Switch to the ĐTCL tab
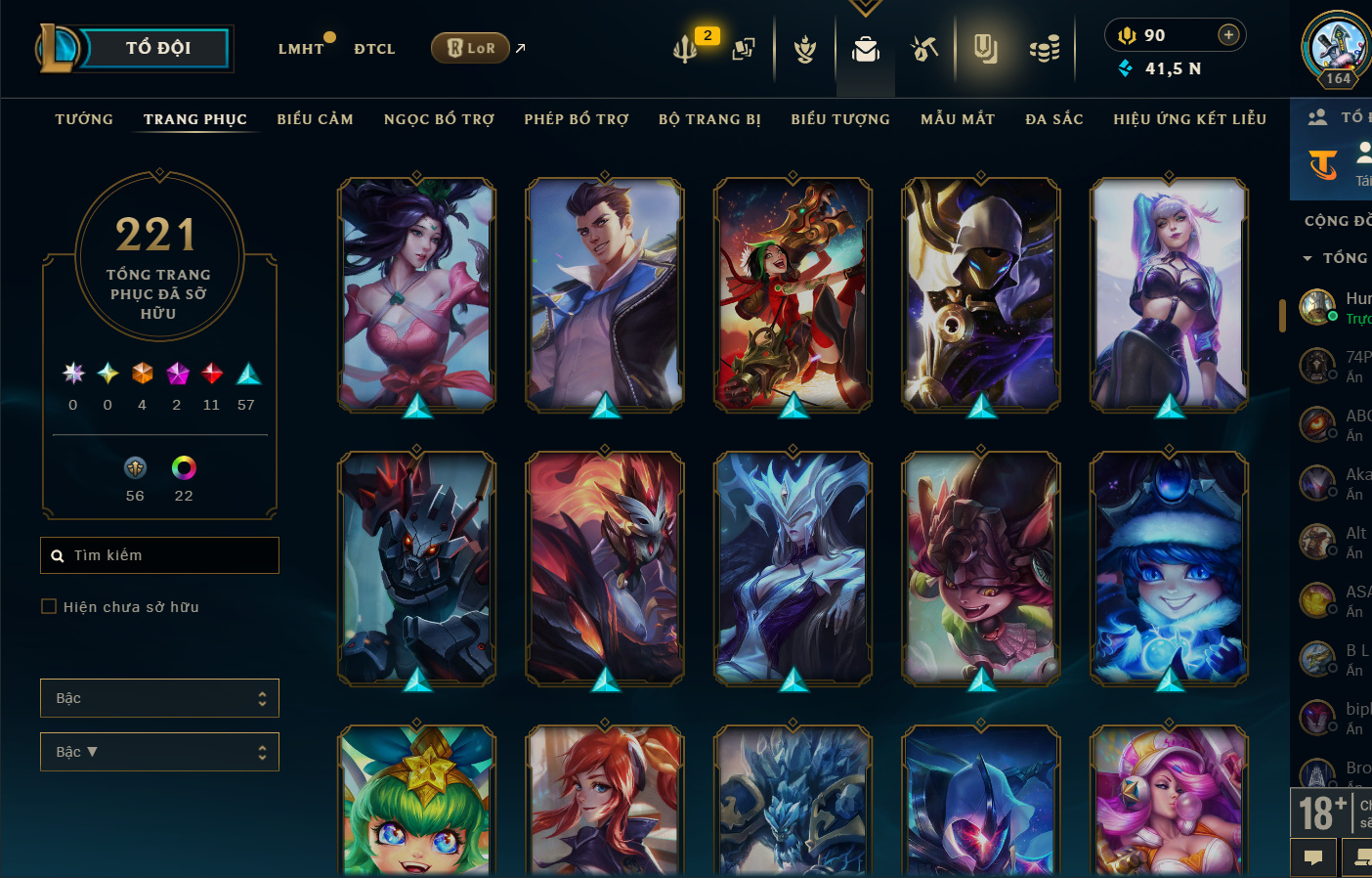The width and height of the screenshot is (1372, 878). point(374,49)
